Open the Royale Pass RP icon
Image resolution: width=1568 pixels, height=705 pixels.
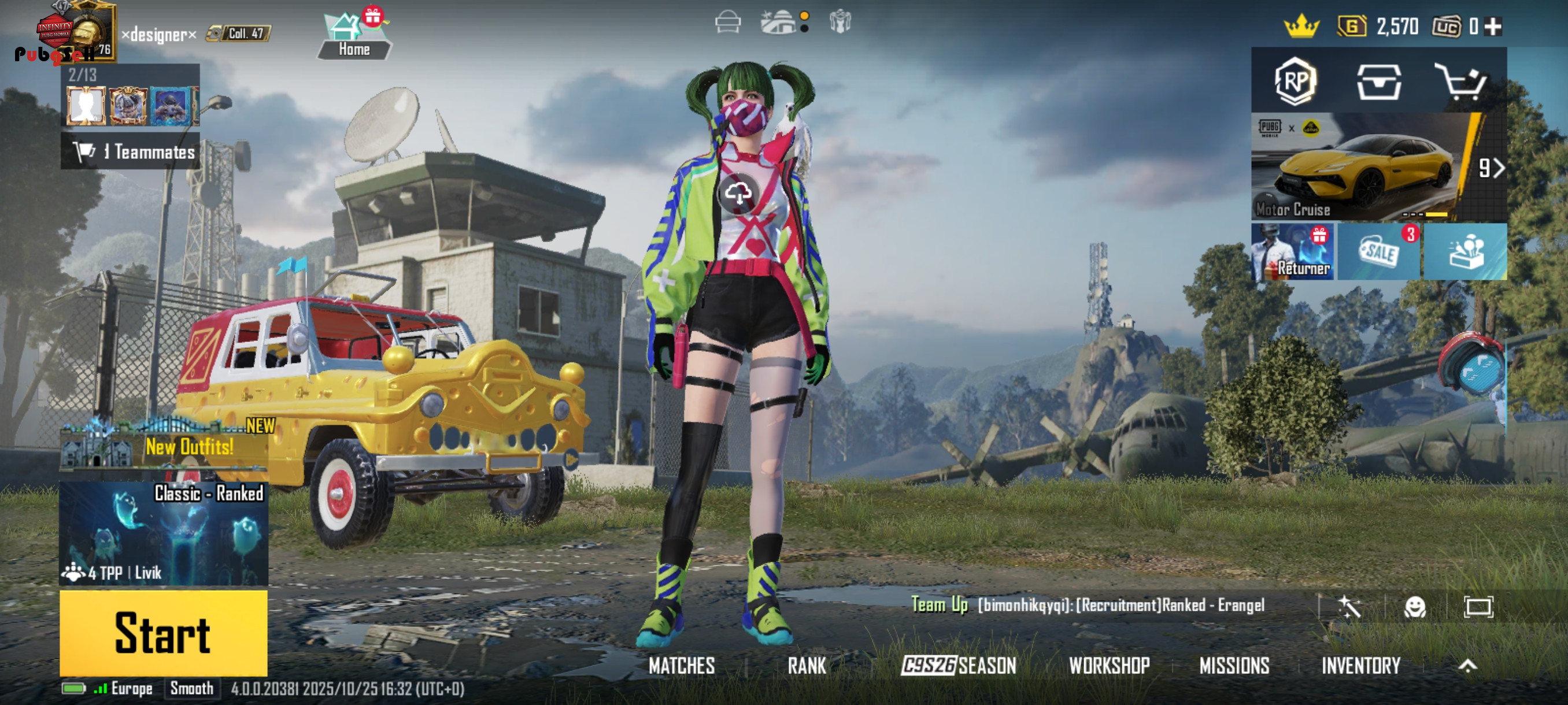tap(1295, 81)
